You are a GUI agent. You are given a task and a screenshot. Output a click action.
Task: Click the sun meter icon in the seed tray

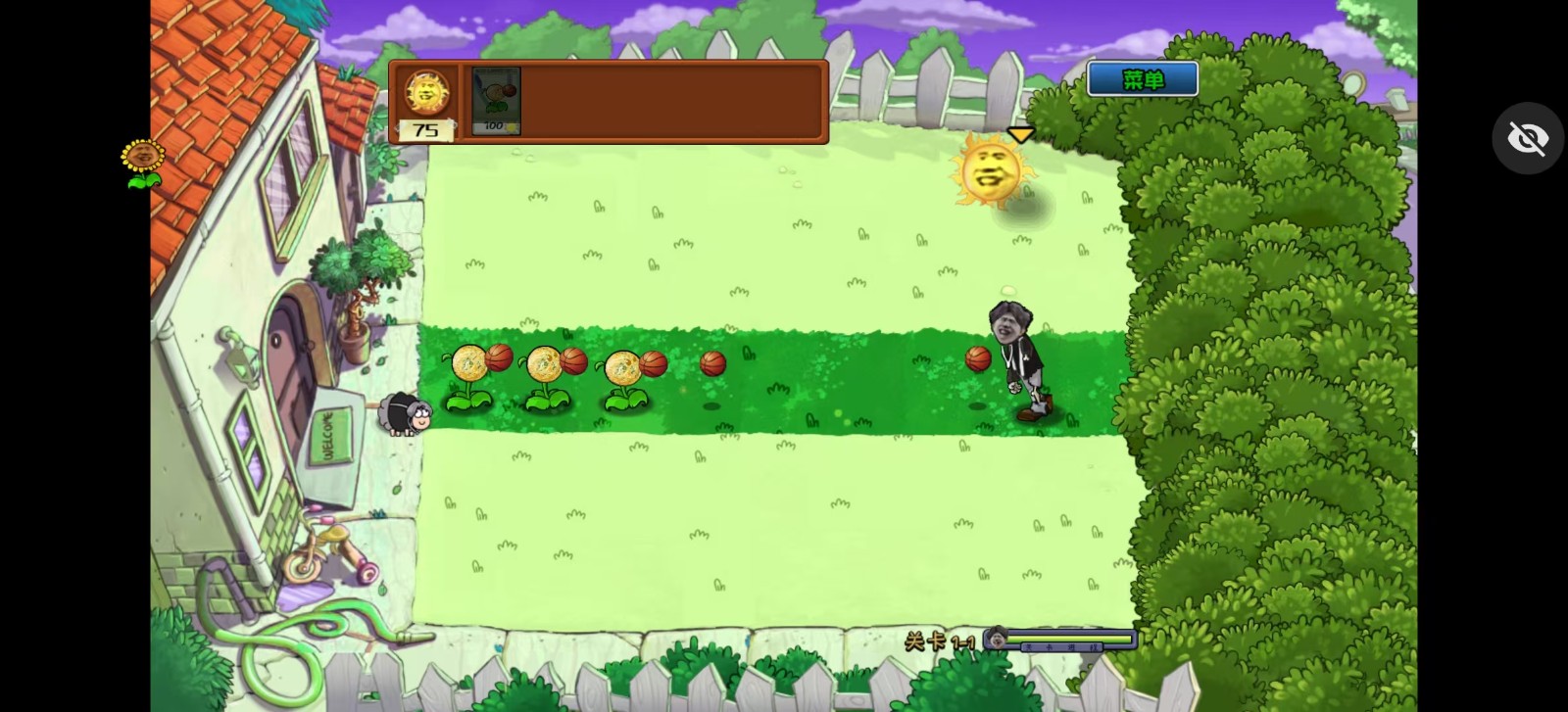coord(426,91)
